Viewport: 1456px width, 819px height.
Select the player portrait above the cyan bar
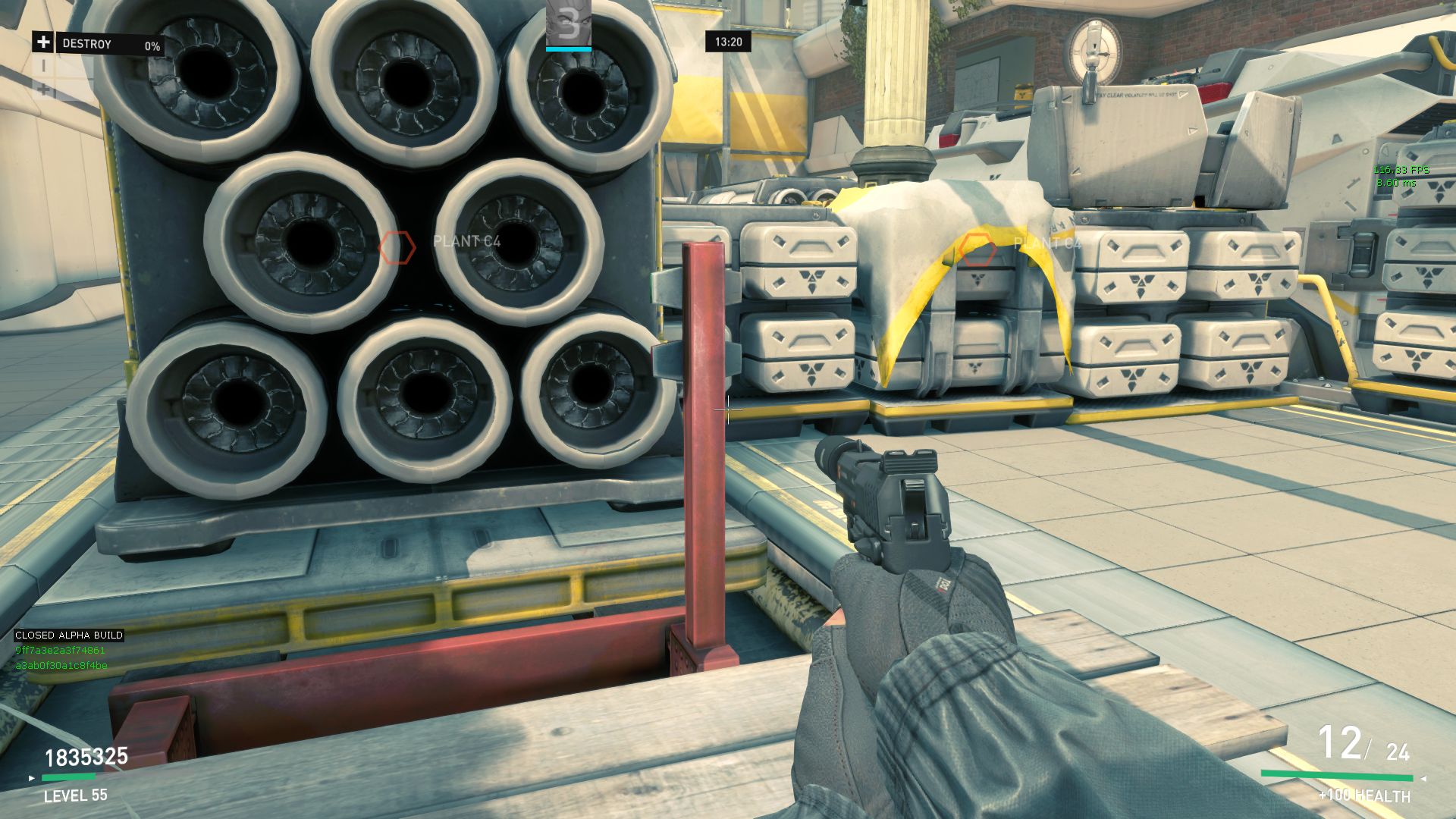point(568,23)
